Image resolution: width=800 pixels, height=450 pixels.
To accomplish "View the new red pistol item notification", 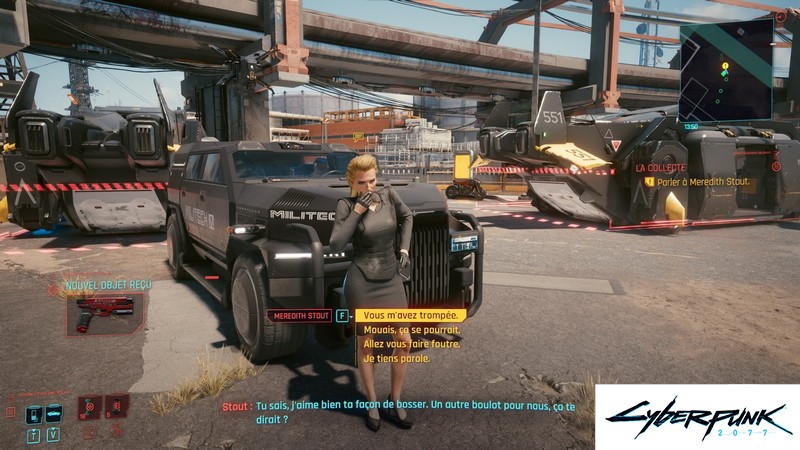I will (x=104, y=314).
